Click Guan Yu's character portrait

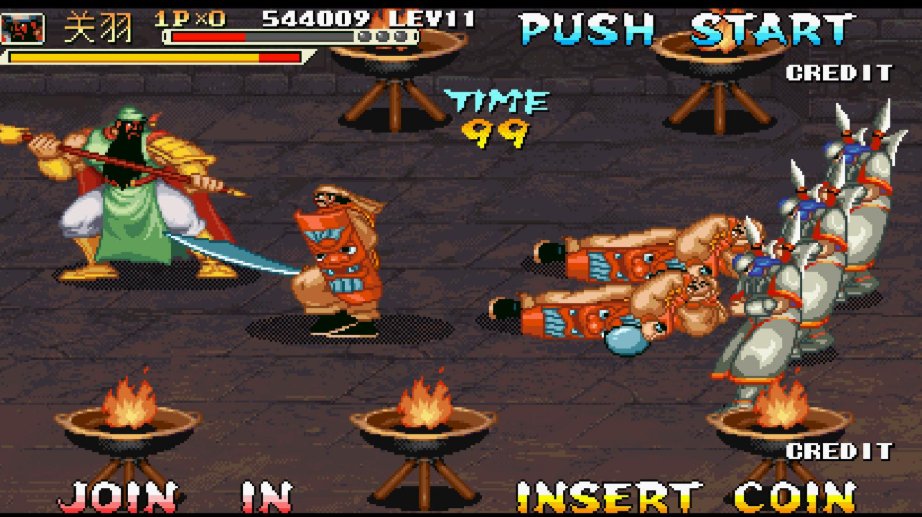click(x=24, y=28)
